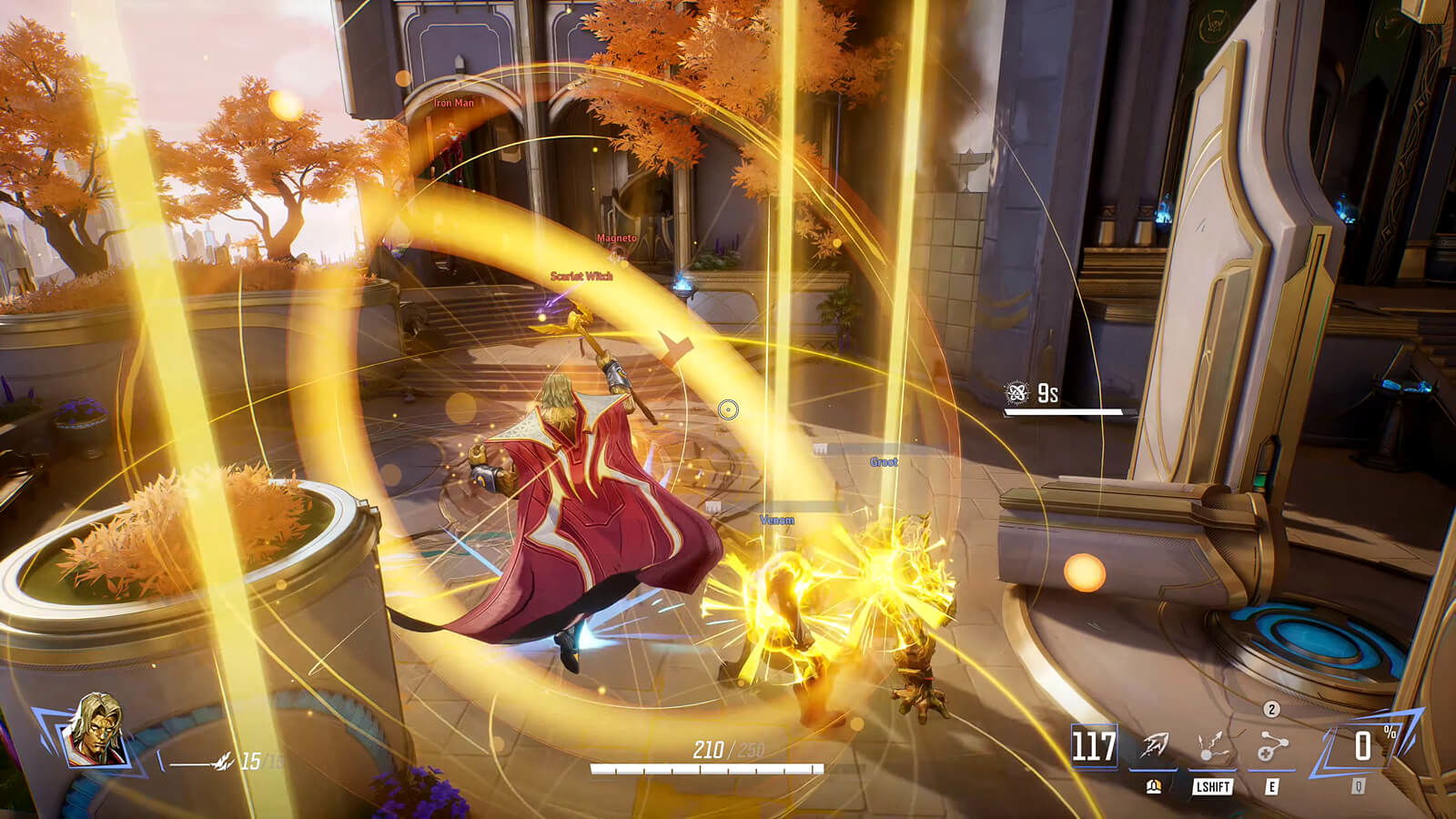Viewport: 1456px width, 819px height.
Task: Click the charge counter badge showing 2
Action: [1270, 709]
